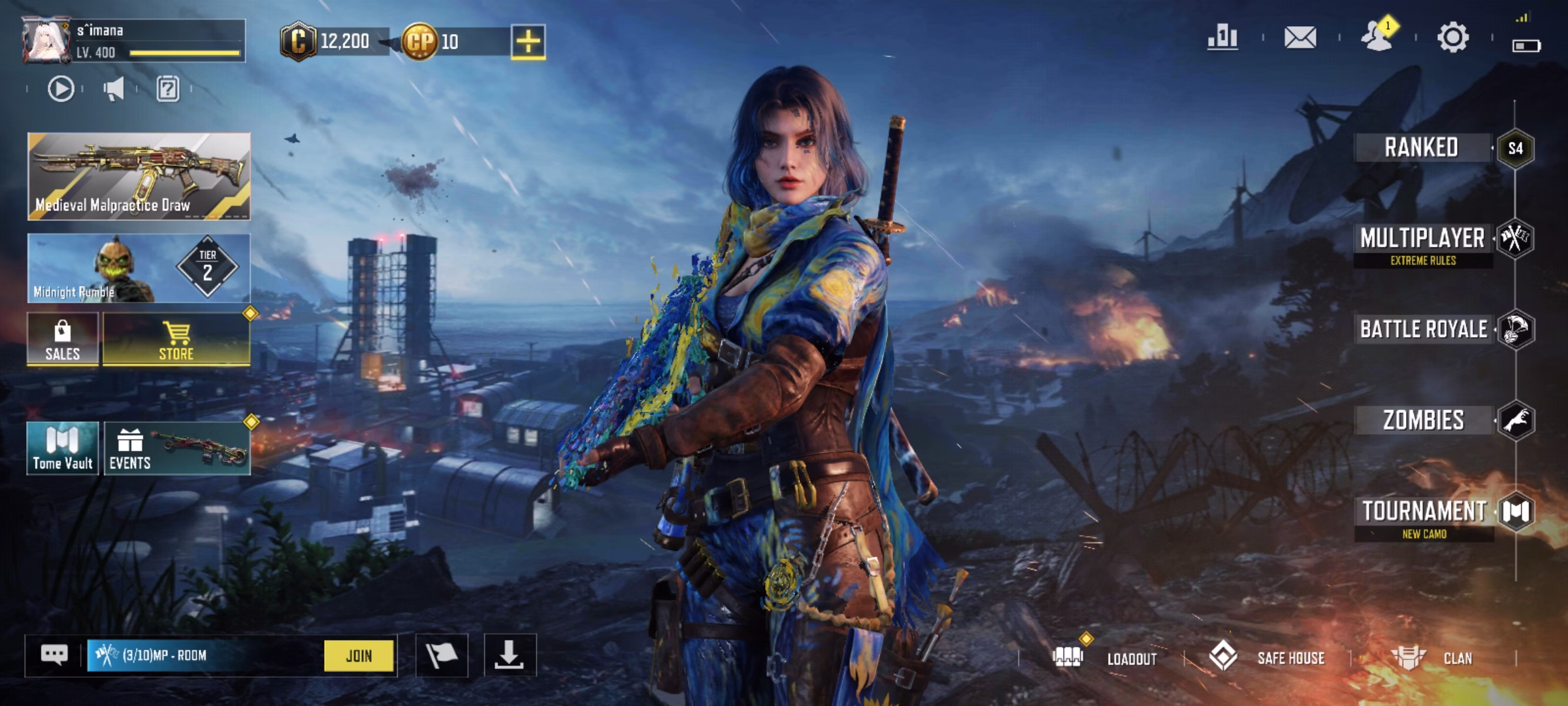Screen dimensions: 1568x706
Task: Open the Tournament mode
Action: (1424, 516)
